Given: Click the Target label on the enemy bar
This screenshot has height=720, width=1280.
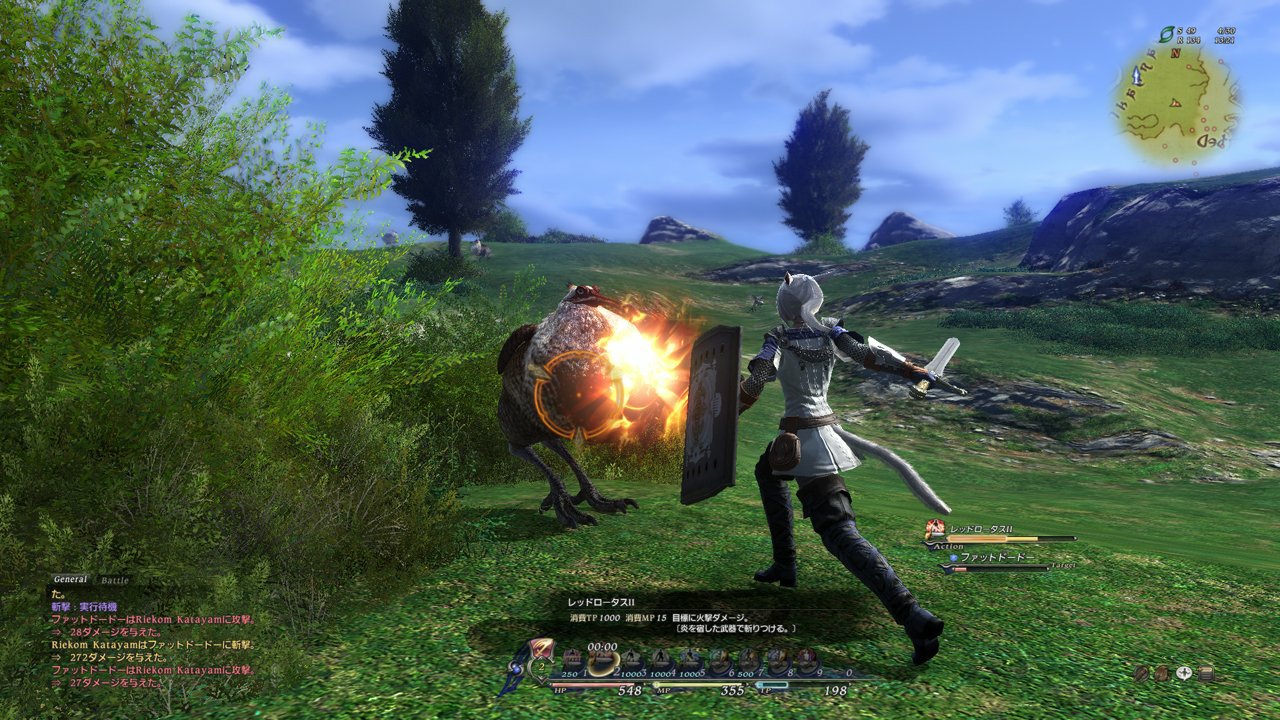Looking at the screenshot, I should point(1063,565).
